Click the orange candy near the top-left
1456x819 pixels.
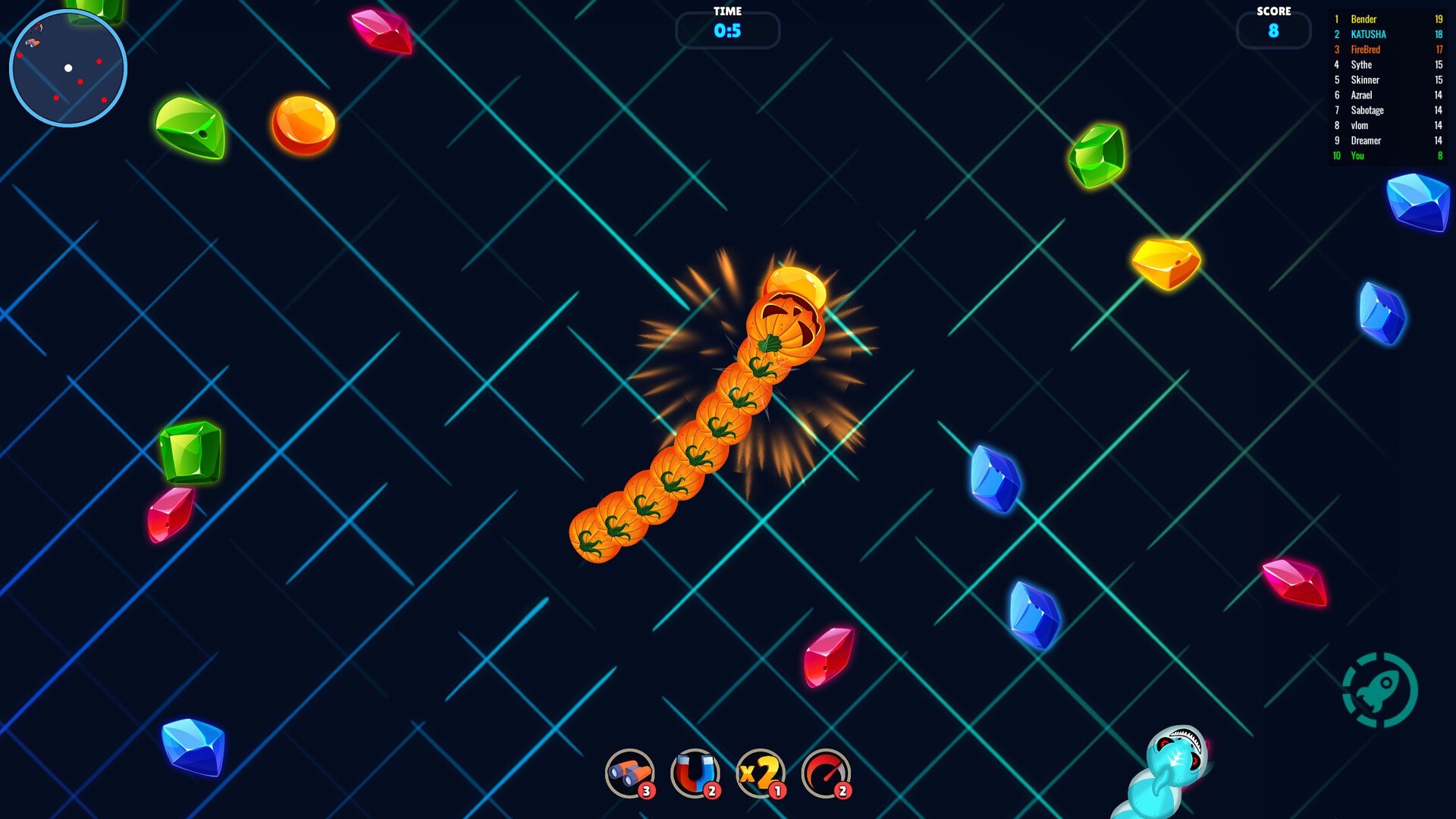point(303,124)
